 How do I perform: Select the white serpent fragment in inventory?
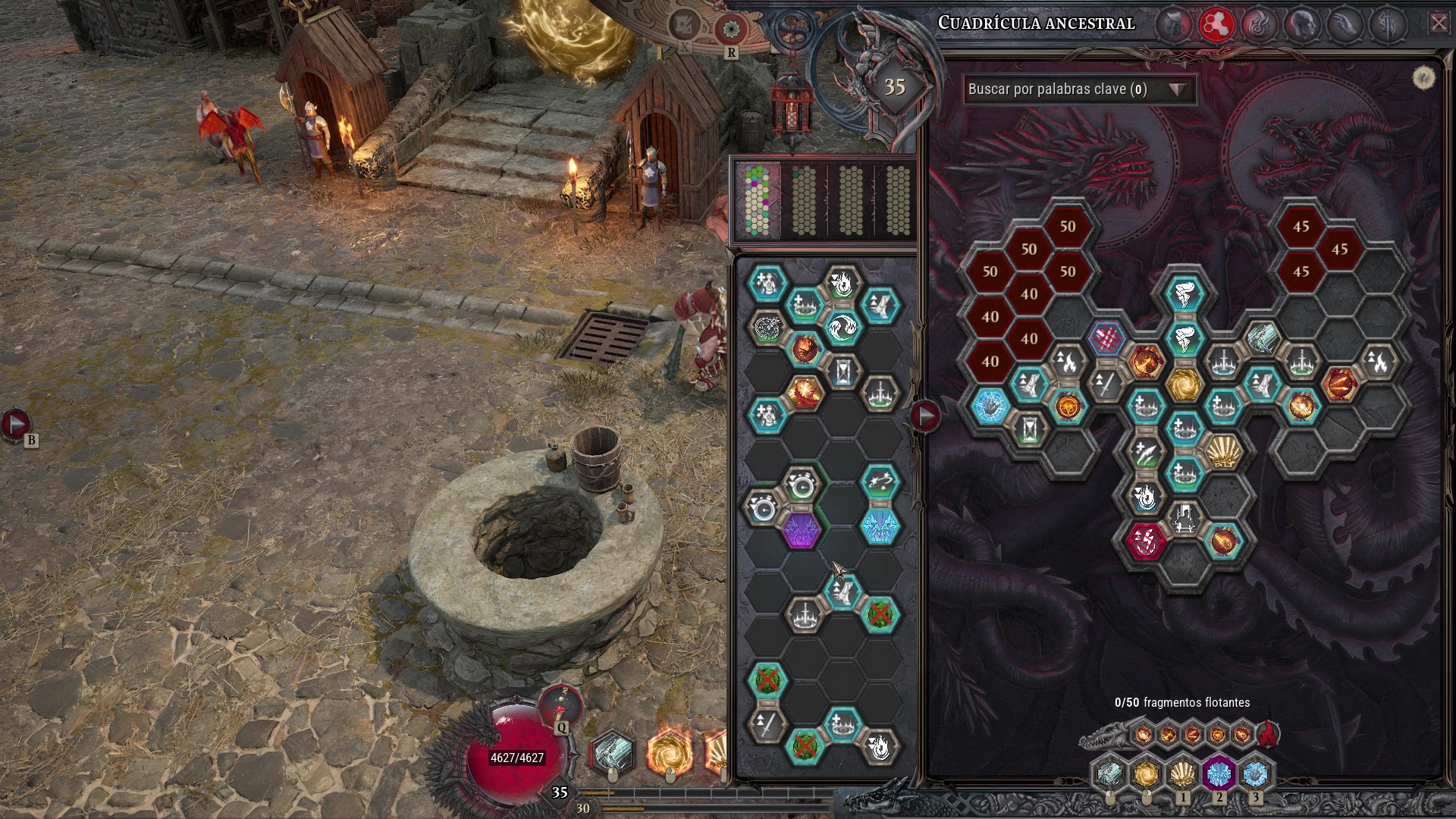click(x=767, y=328)
